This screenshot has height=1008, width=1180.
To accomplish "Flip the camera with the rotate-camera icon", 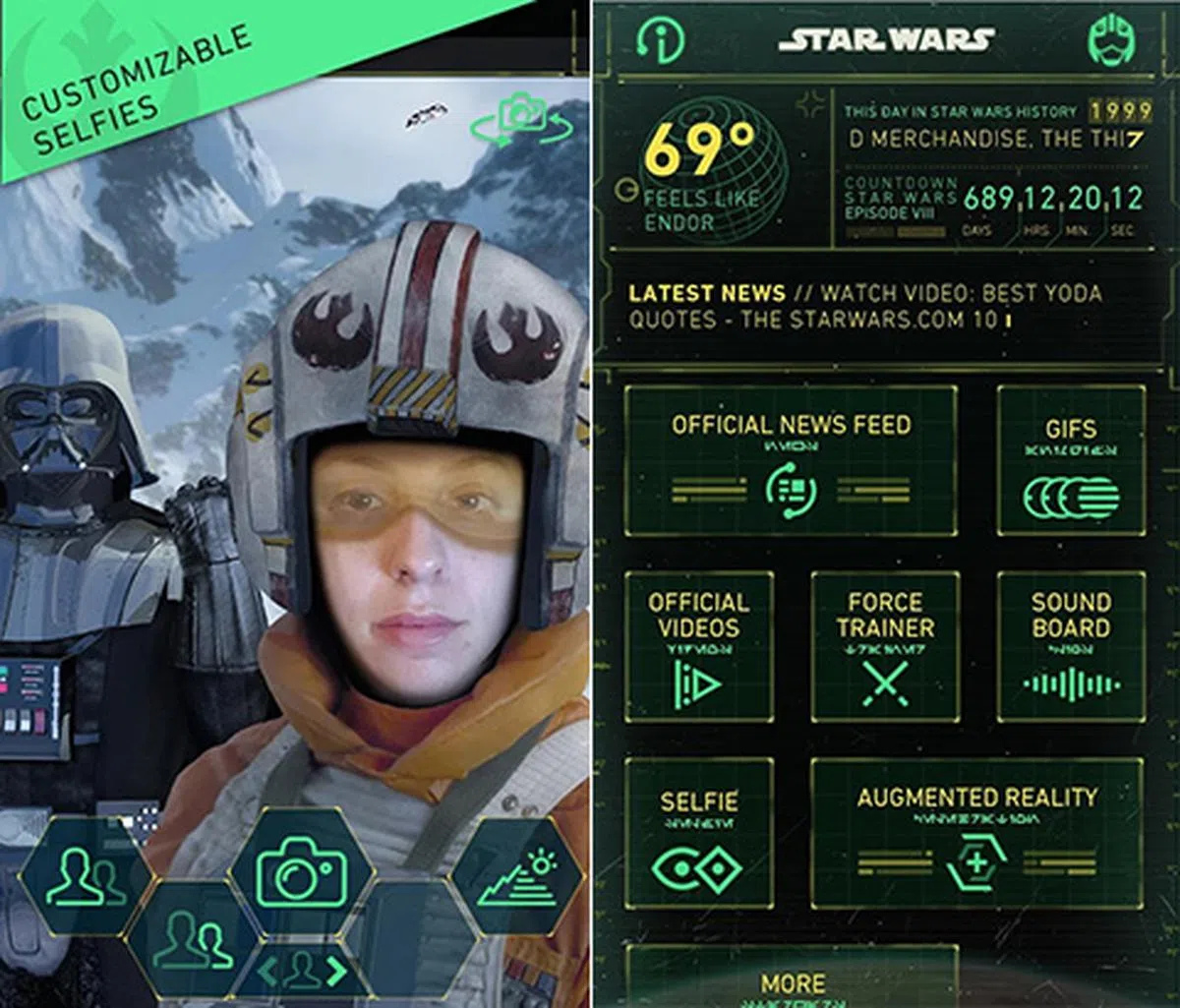I will (519, 122).
